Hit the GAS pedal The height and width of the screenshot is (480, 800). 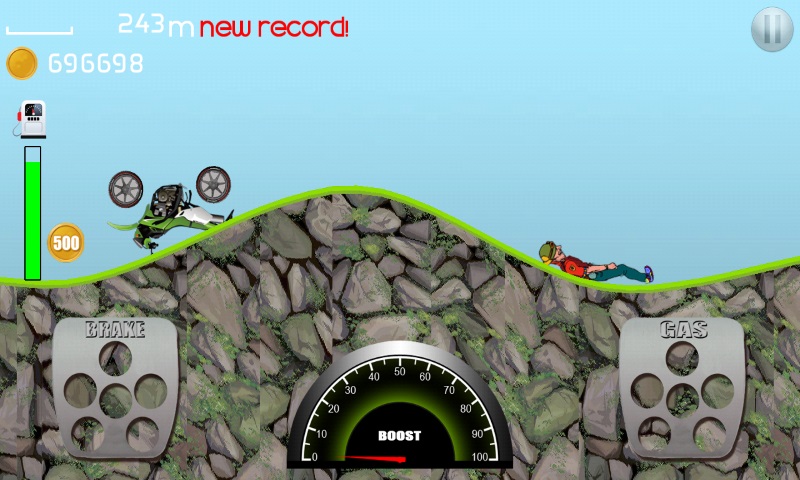(683, 389)
